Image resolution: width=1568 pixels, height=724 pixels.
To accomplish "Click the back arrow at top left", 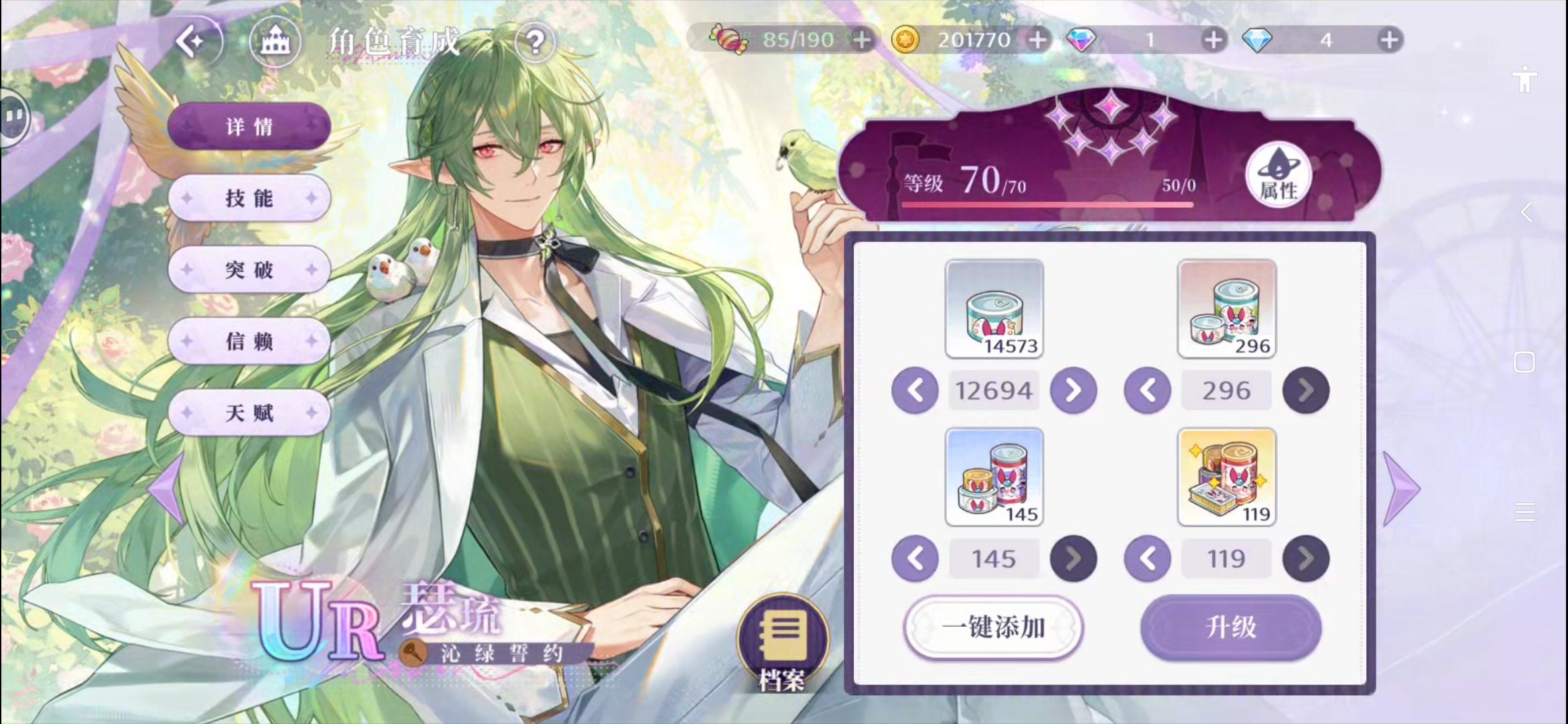I will [196, 40].
